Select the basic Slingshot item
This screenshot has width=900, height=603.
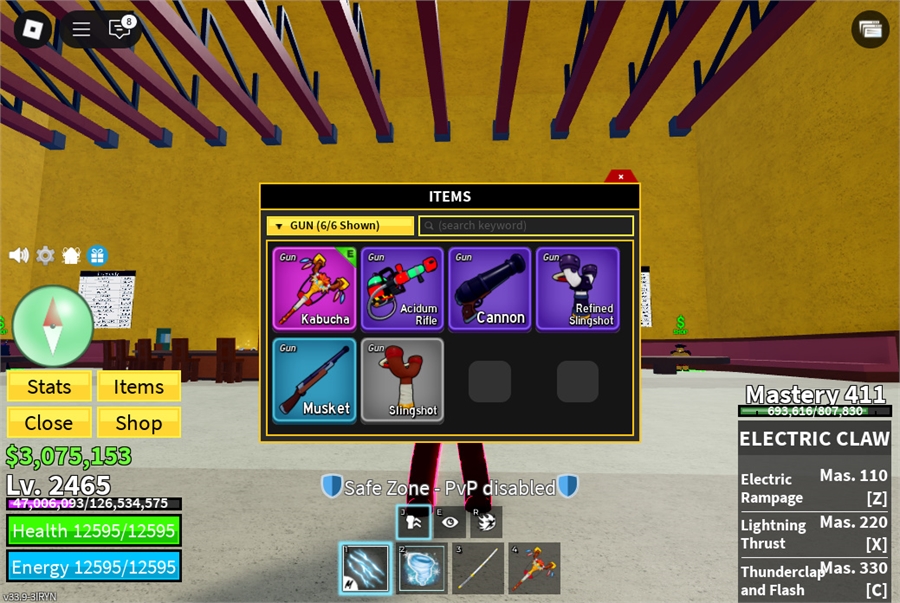(x=402, y=380)
